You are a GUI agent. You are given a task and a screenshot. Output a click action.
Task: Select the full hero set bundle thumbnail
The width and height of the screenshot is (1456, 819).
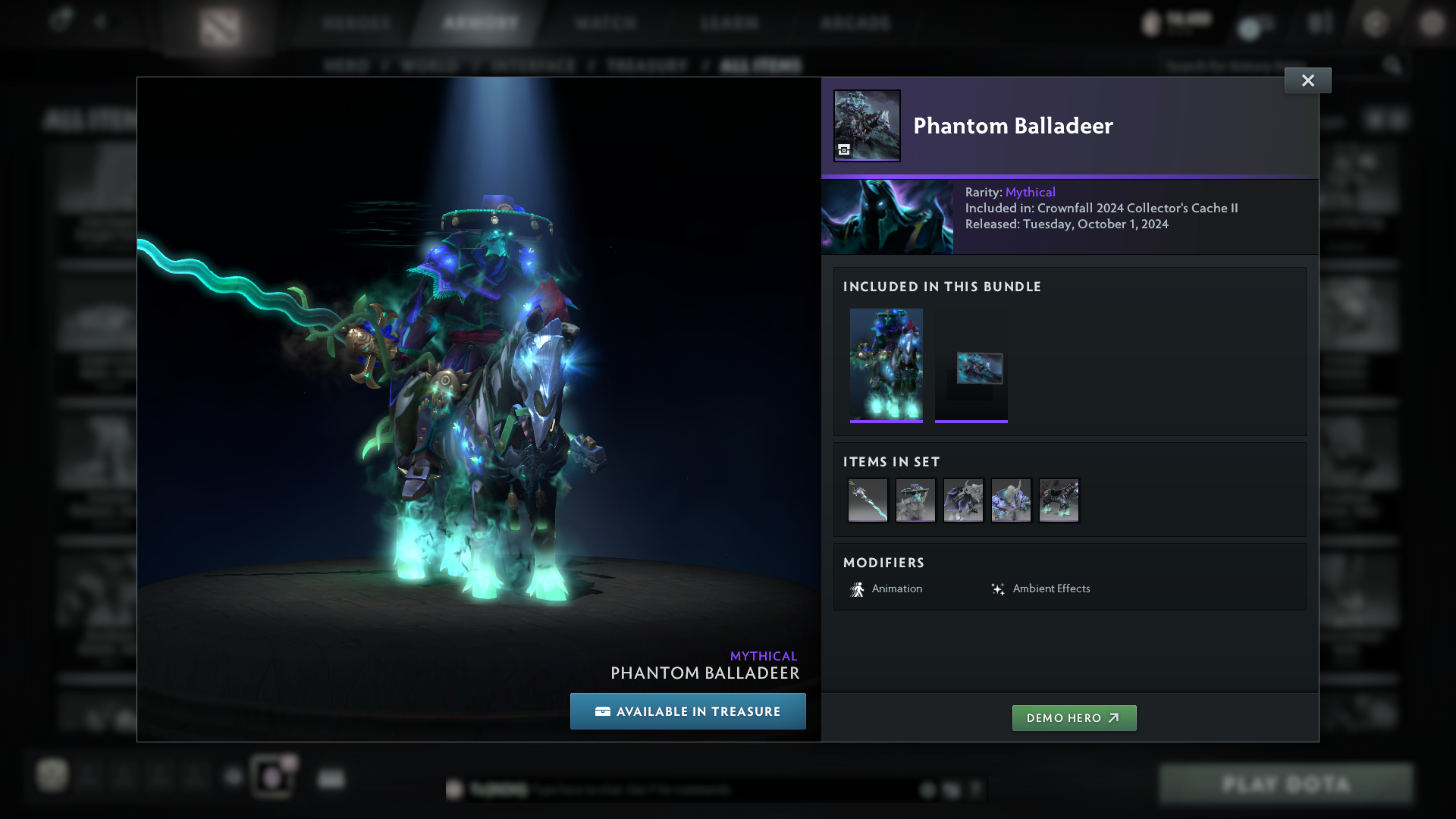(x=886, y=365)
